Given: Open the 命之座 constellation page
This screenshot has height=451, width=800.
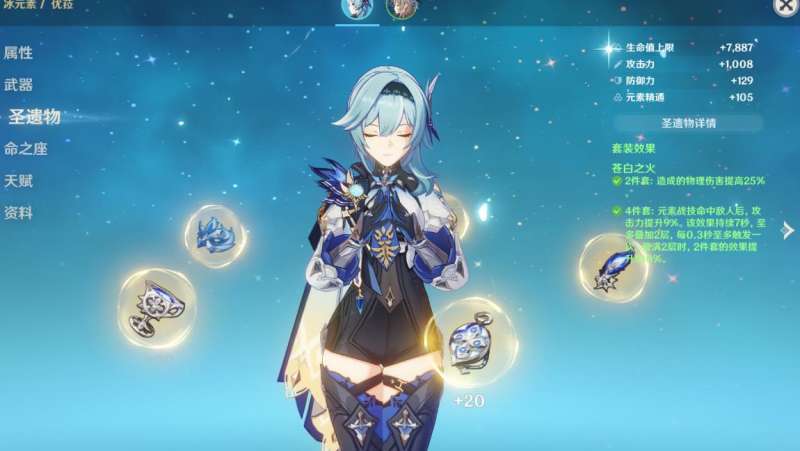Looking at the screenshot, I should (x=25, y=149).
